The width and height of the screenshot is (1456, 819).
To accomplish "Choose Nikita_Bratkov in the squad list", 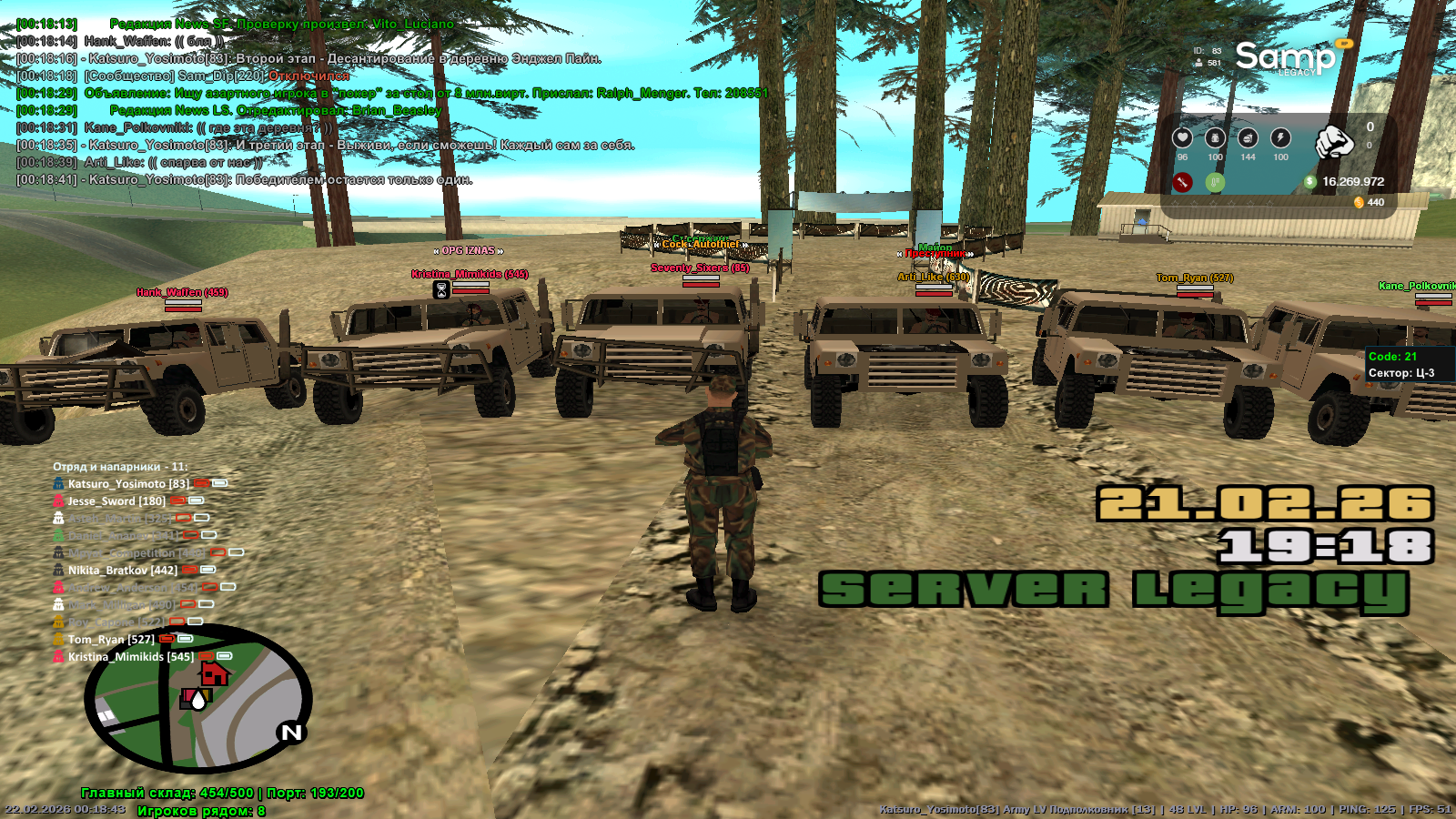I will (x=122, y=571).
